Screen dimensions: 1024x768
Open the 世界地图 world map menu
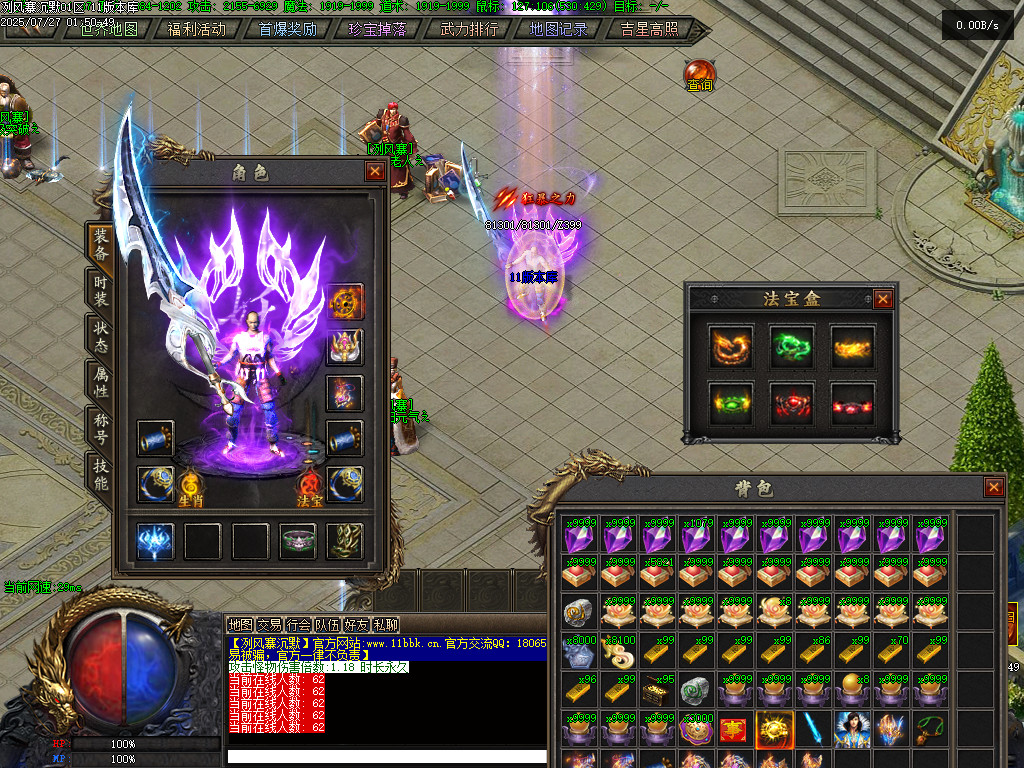click(109, 29)
